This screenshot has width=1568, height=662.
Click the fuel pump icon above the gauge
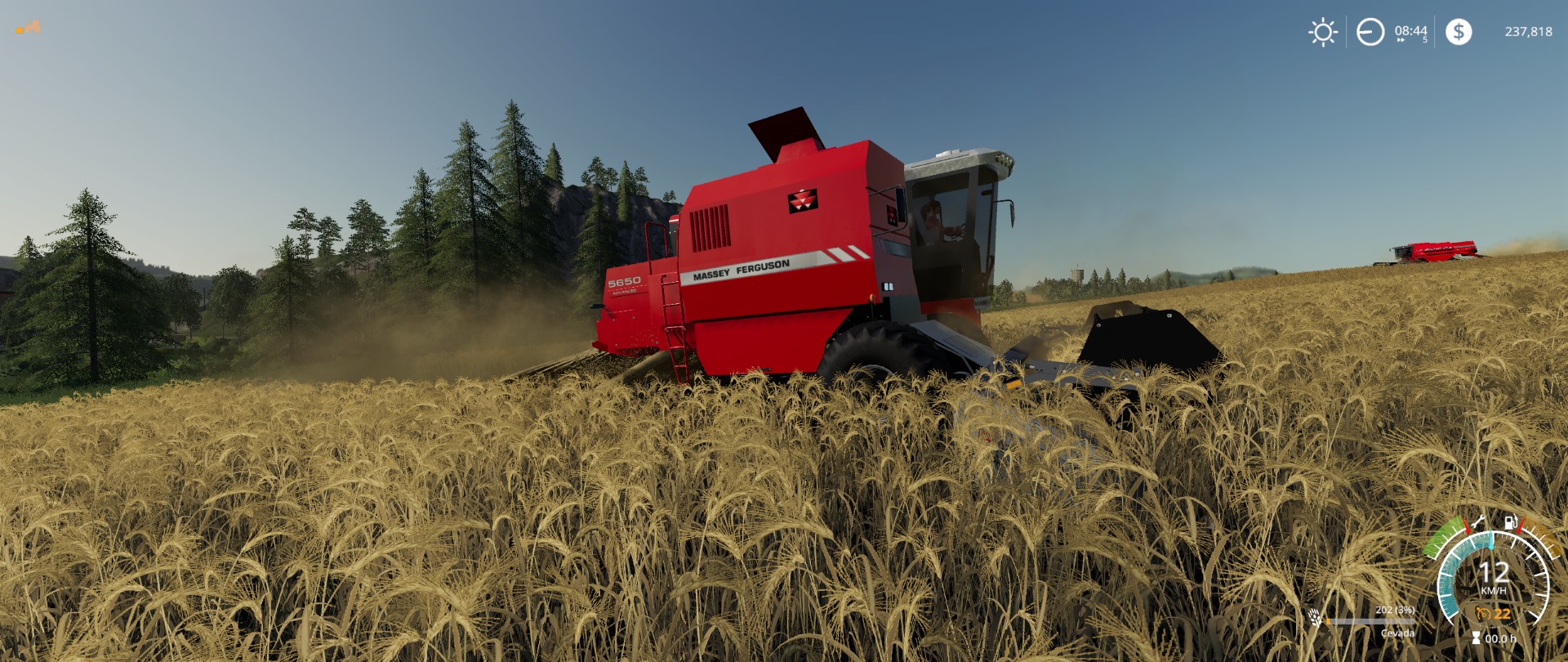pyautogui.click(x=1509, y=523)
